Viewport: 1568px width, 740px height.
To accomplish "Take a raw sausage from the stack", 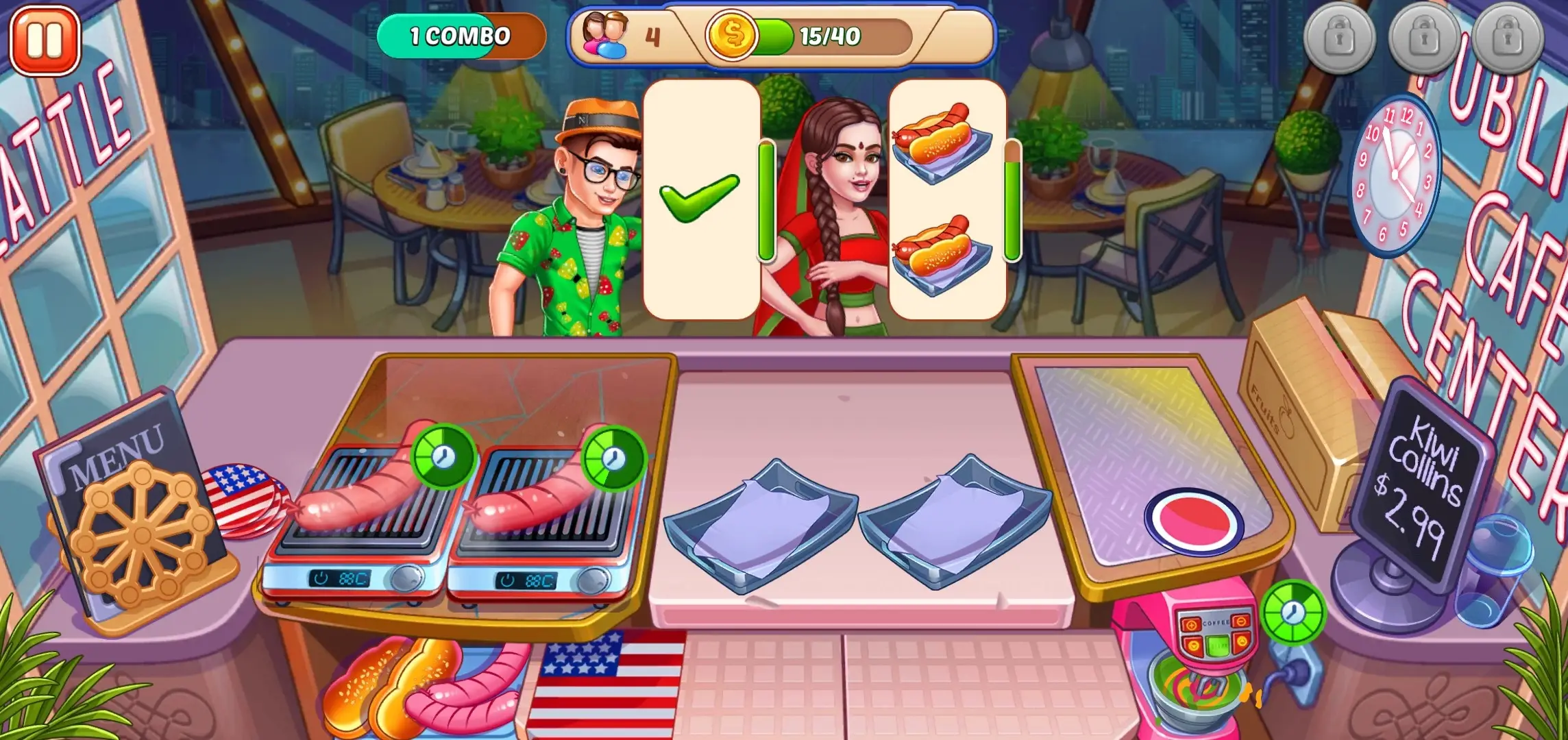I will click(x=473, y=692).
